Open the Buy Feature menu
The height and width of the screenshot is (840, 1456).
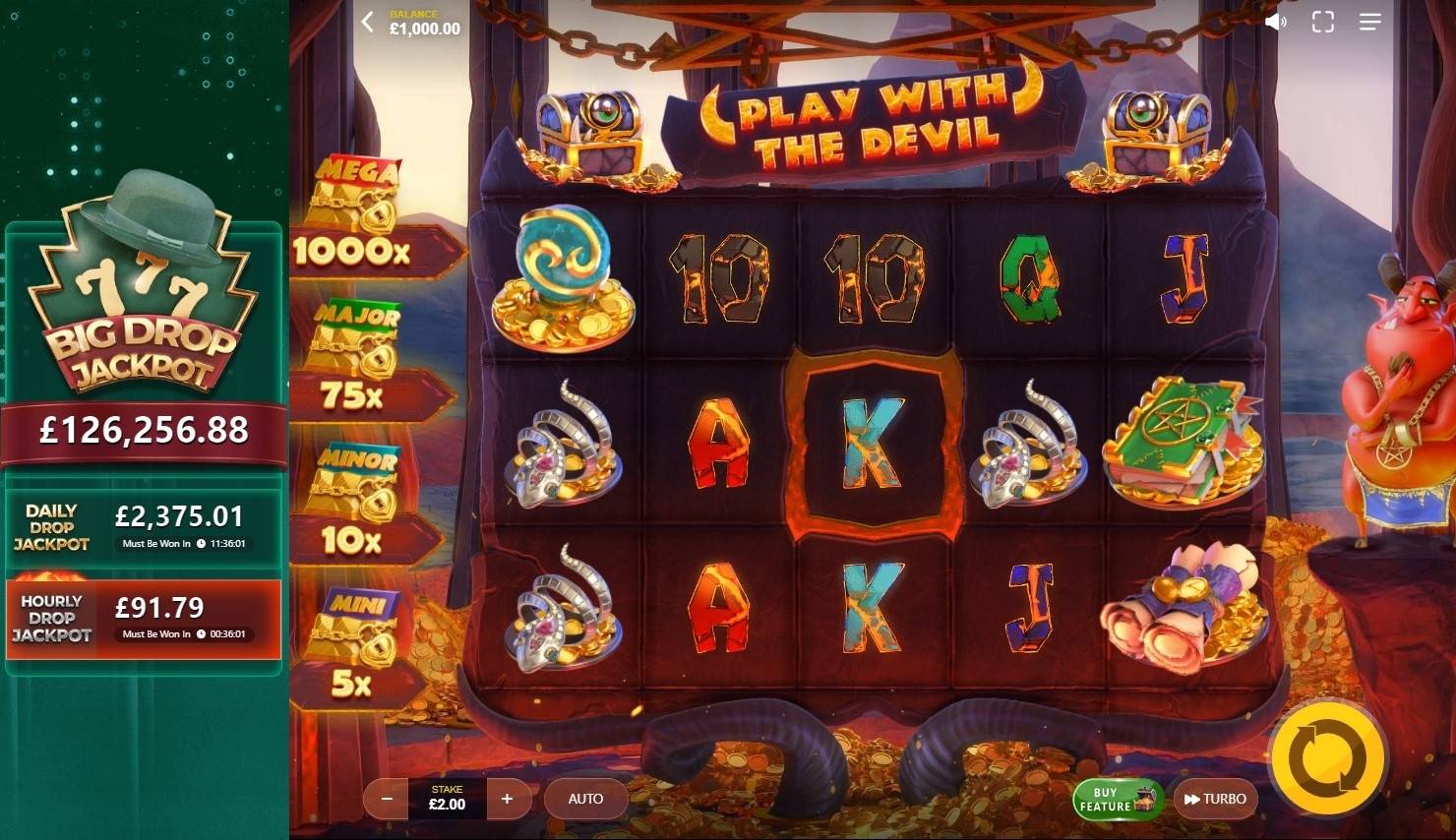(x=1112, y=799)
